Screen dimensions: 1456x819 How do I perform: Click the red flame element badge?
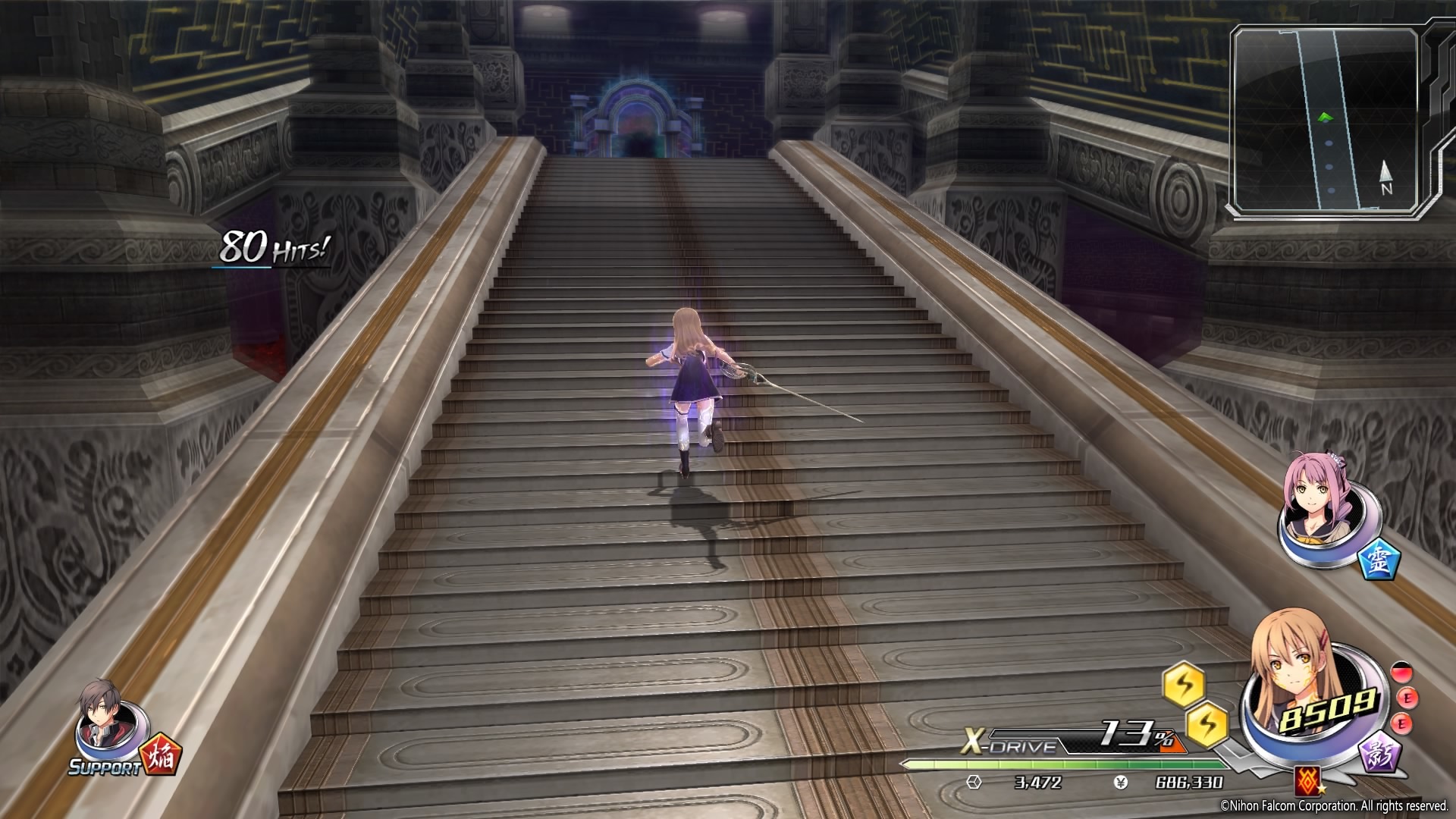click(161, 754)
